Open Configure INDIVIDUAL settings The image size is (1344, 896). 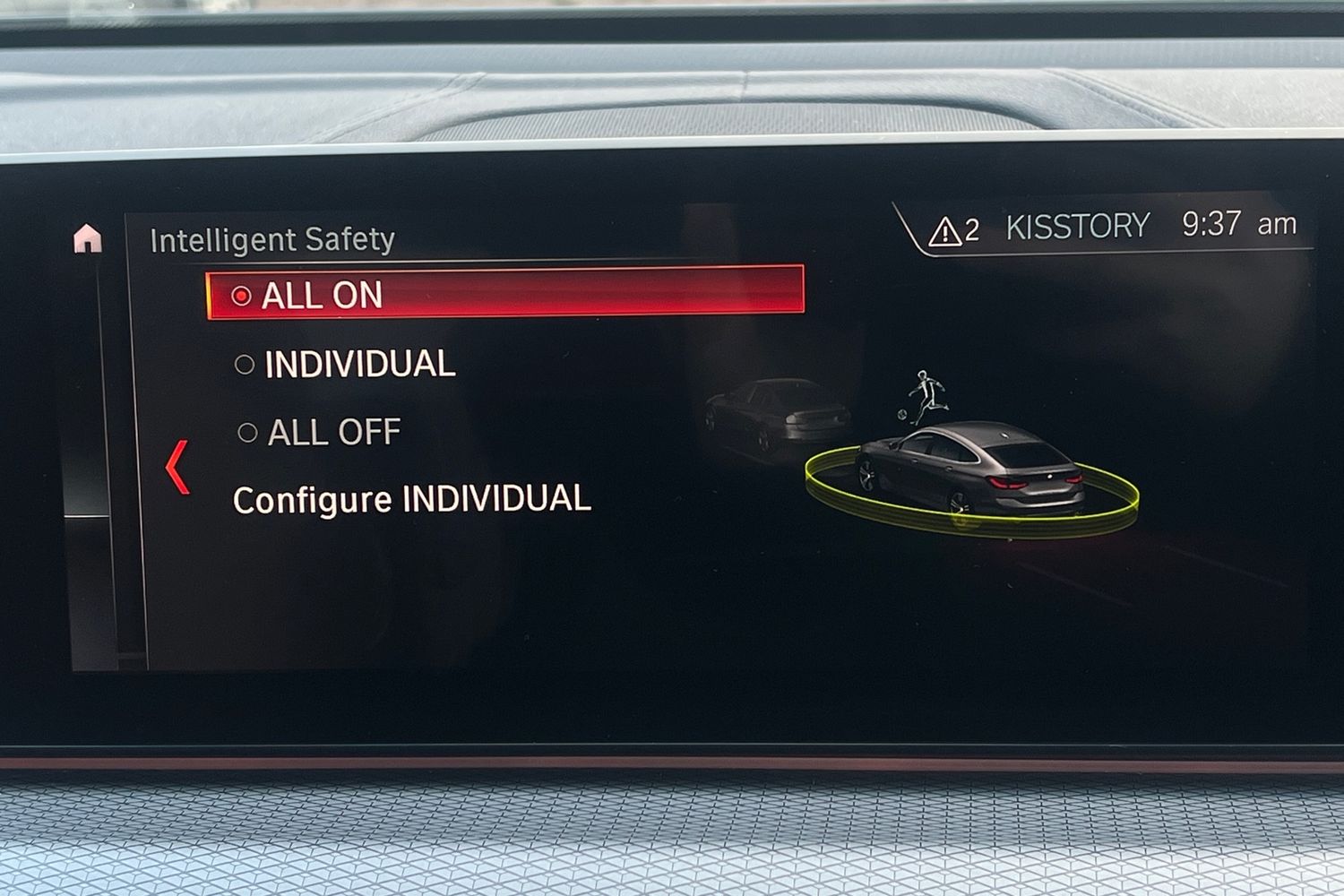[x=411, y=500]
